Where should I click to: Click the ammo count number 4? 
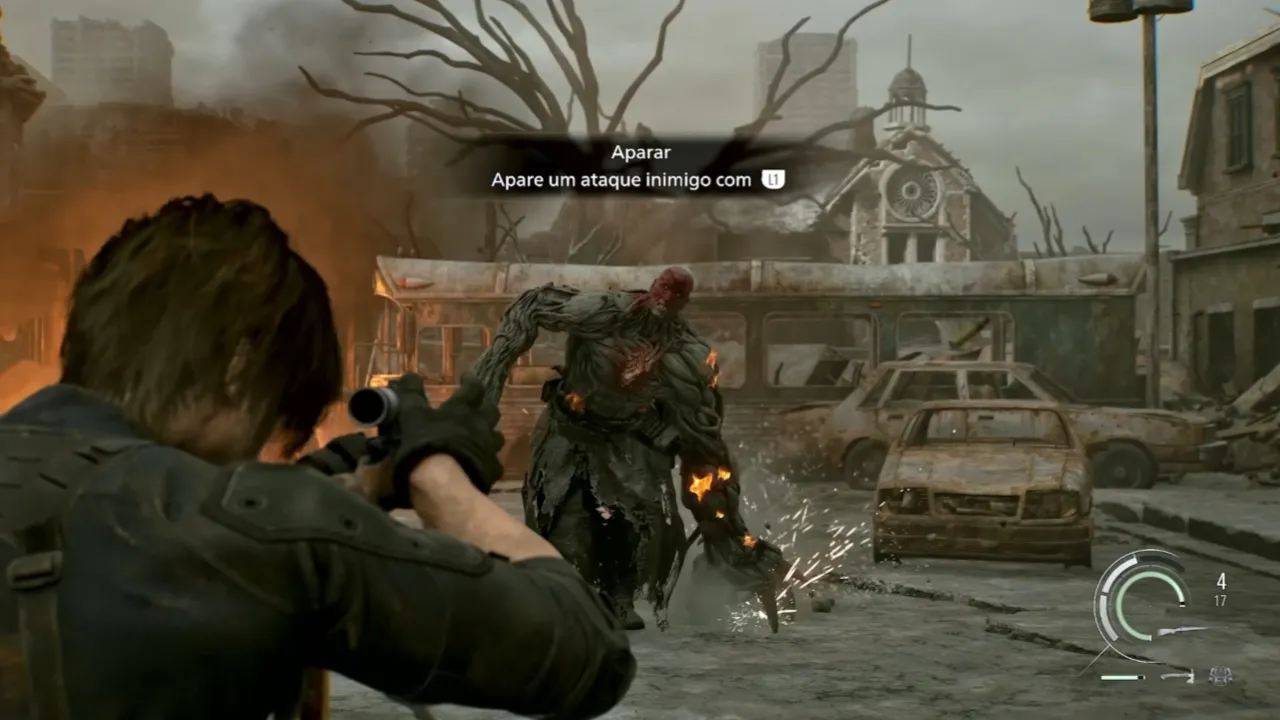1221,581
